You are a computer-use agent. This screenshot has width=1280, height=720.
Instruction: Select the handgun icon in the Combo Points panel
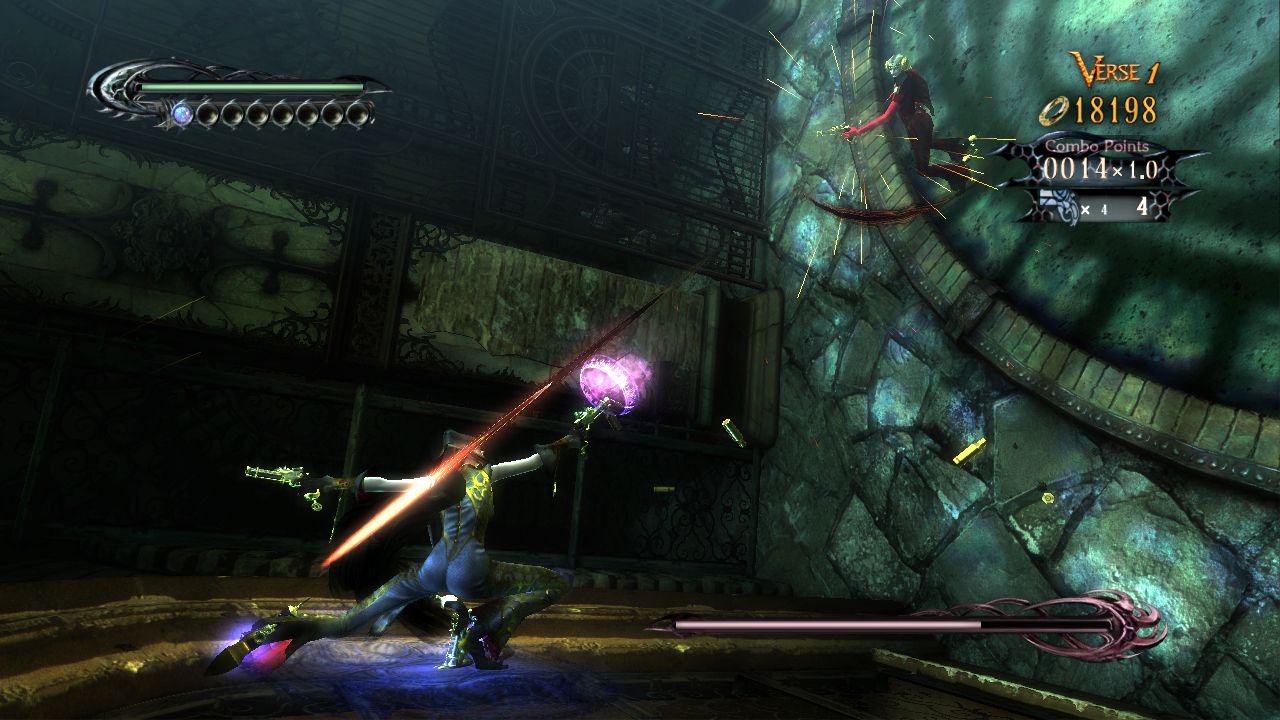1058,205
